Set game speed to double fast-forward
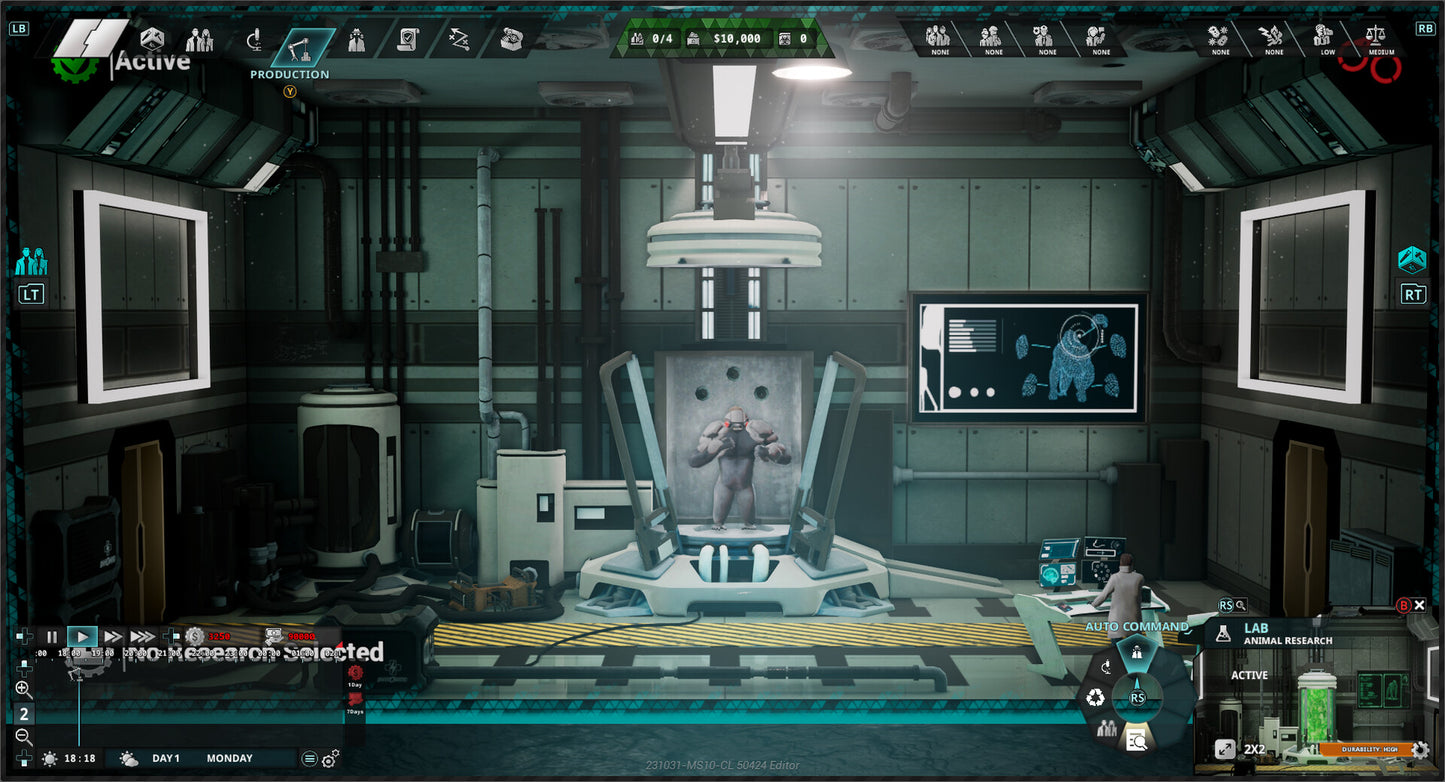Image resolution: width=1445 pixels, height=782 pixels. [112, 636]
